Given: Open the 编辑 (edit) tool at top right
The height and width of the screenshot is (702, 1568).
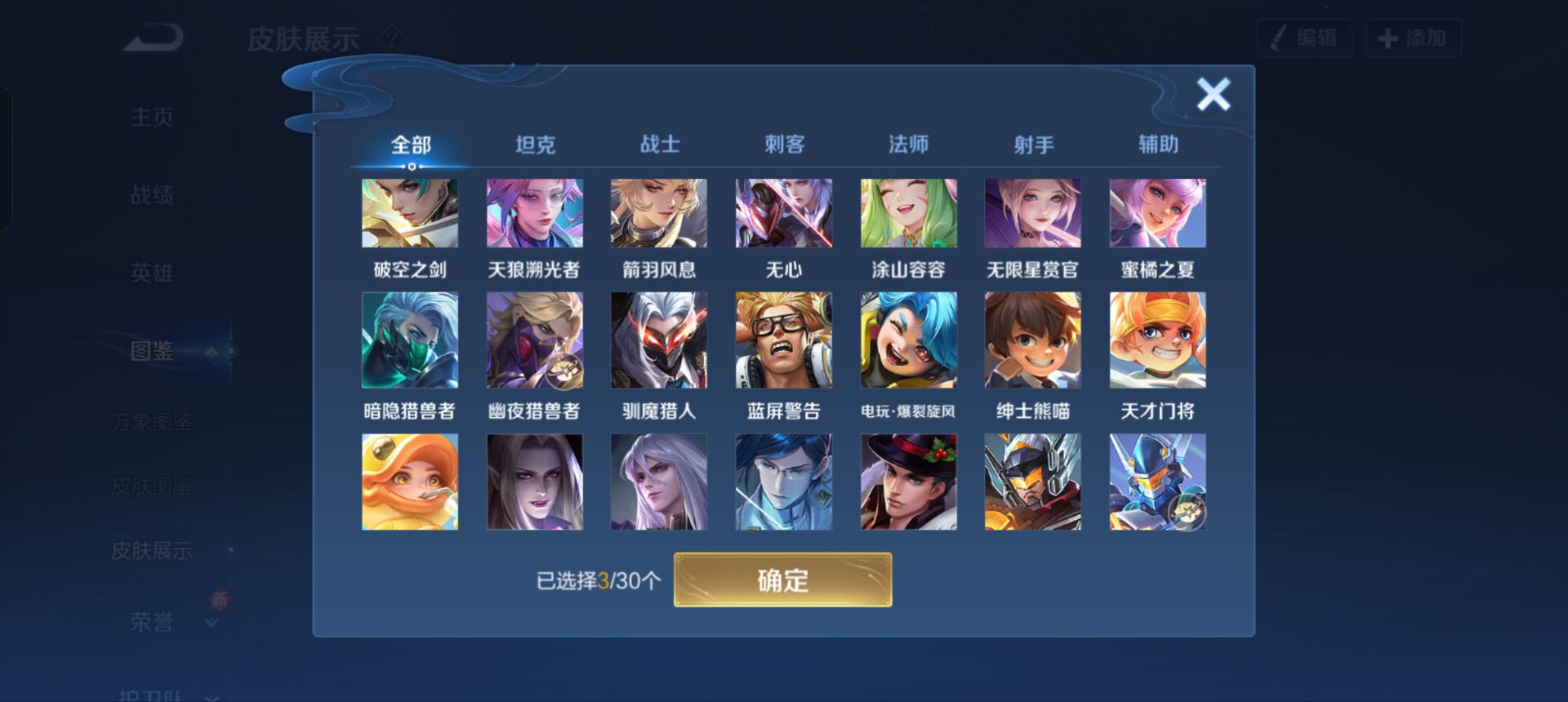Looking at the screenshot, I should pos(1304,37).
